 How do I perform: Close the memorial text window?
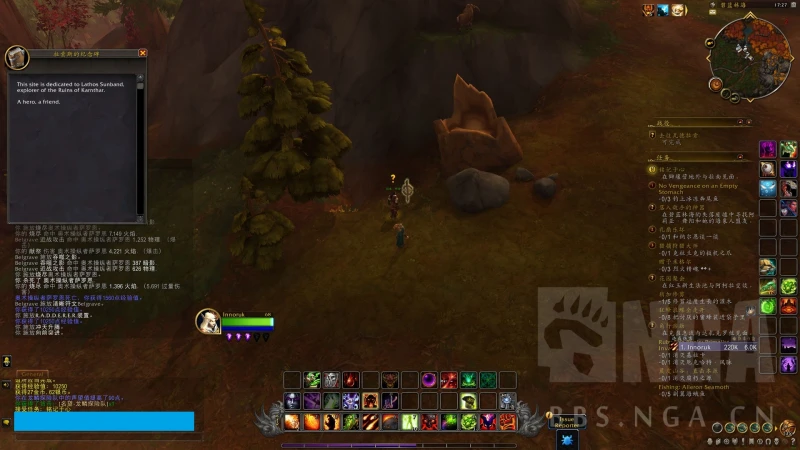coord(142,53)
